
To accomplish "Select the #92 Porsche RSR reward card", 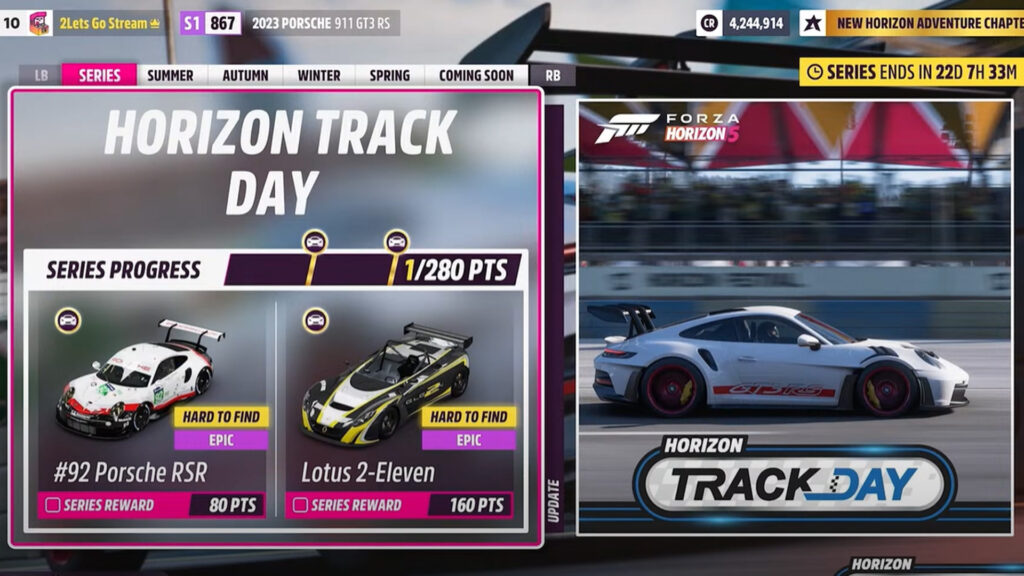I will pyautogui.click(x=150, y=400).
